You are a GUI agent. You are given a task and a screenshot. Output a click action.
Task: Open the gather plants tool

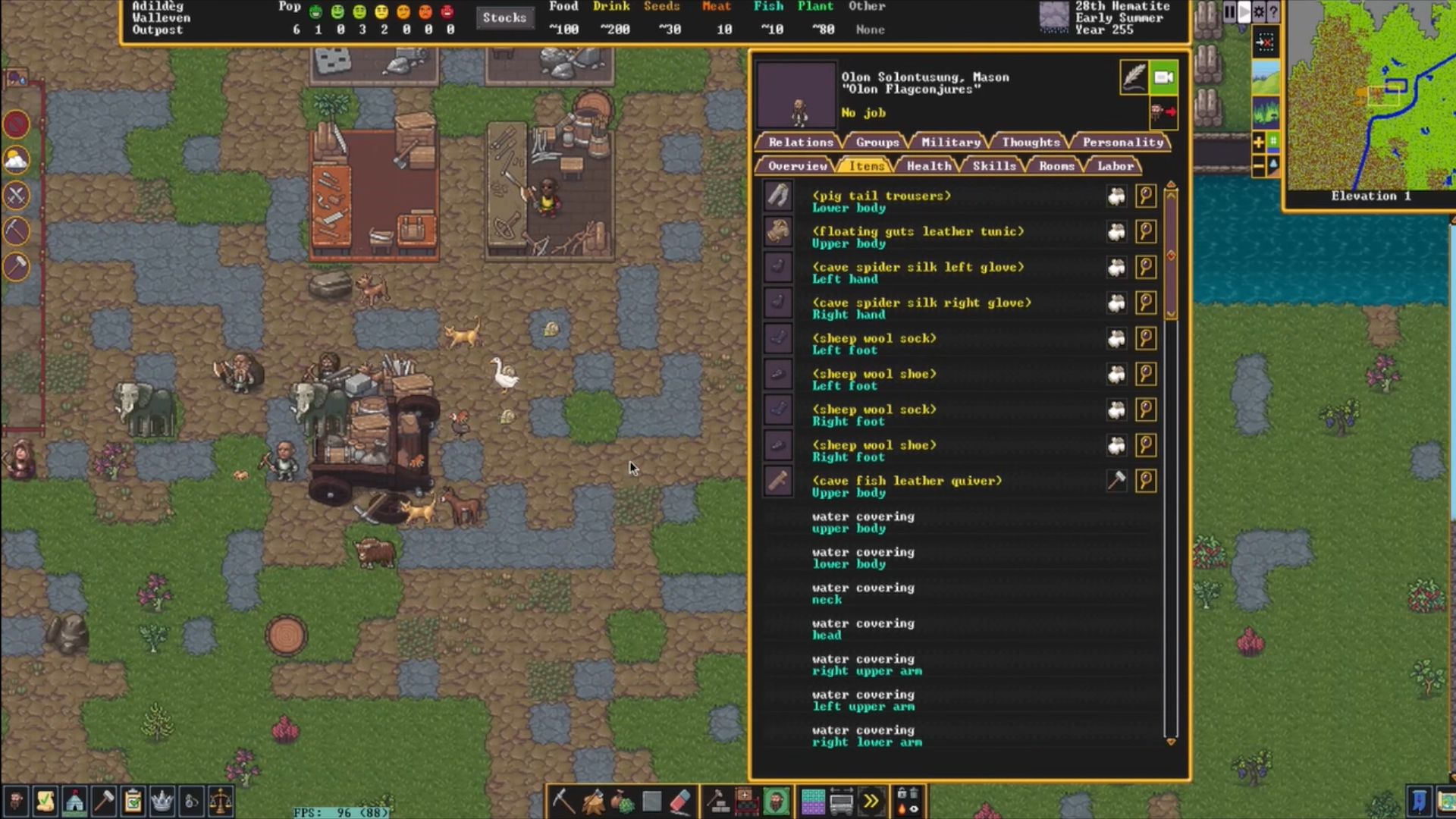(623, 800)
